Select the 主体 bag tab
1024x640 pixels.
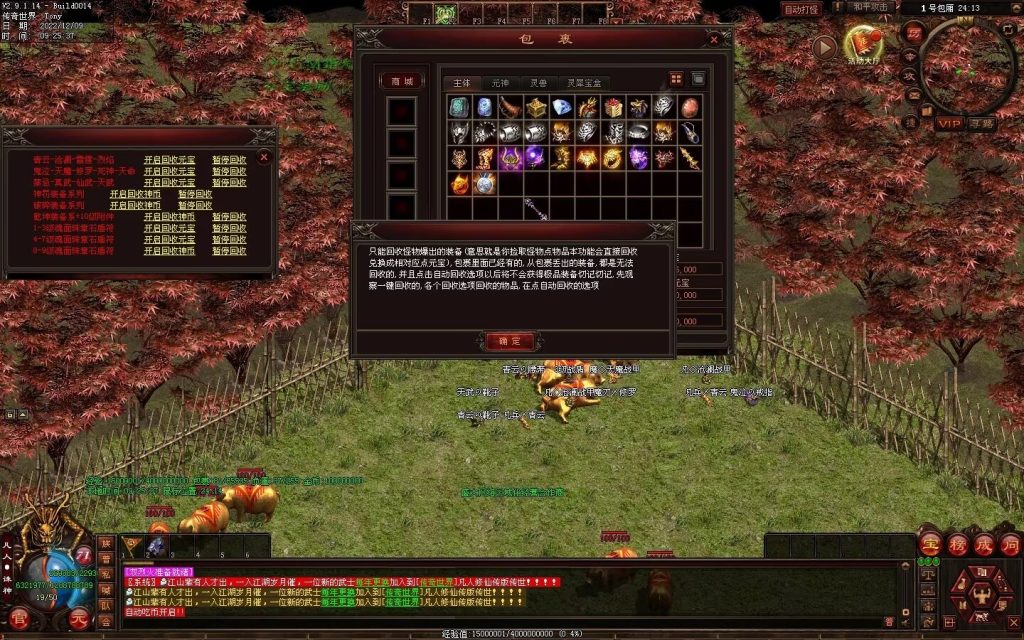point(461,82)
